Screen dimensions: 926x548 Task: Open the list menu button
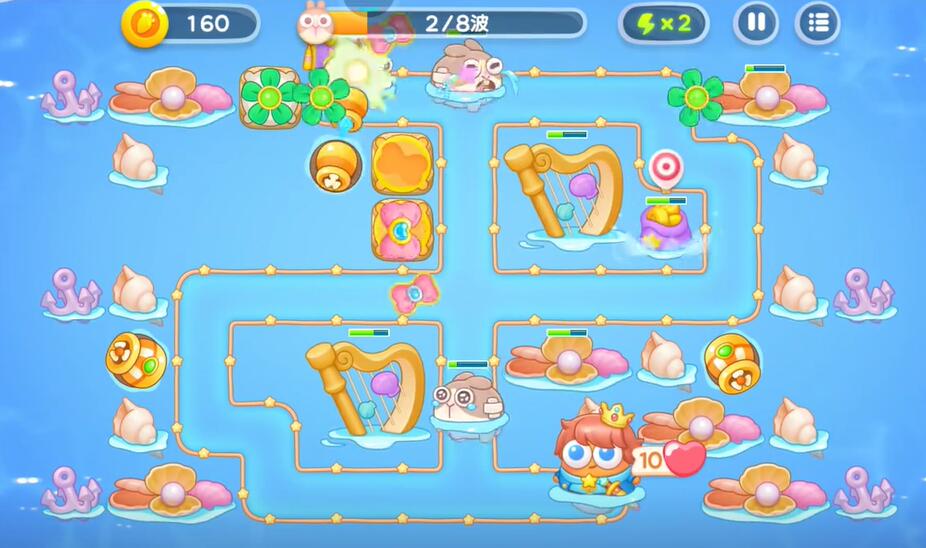(817, 23)
